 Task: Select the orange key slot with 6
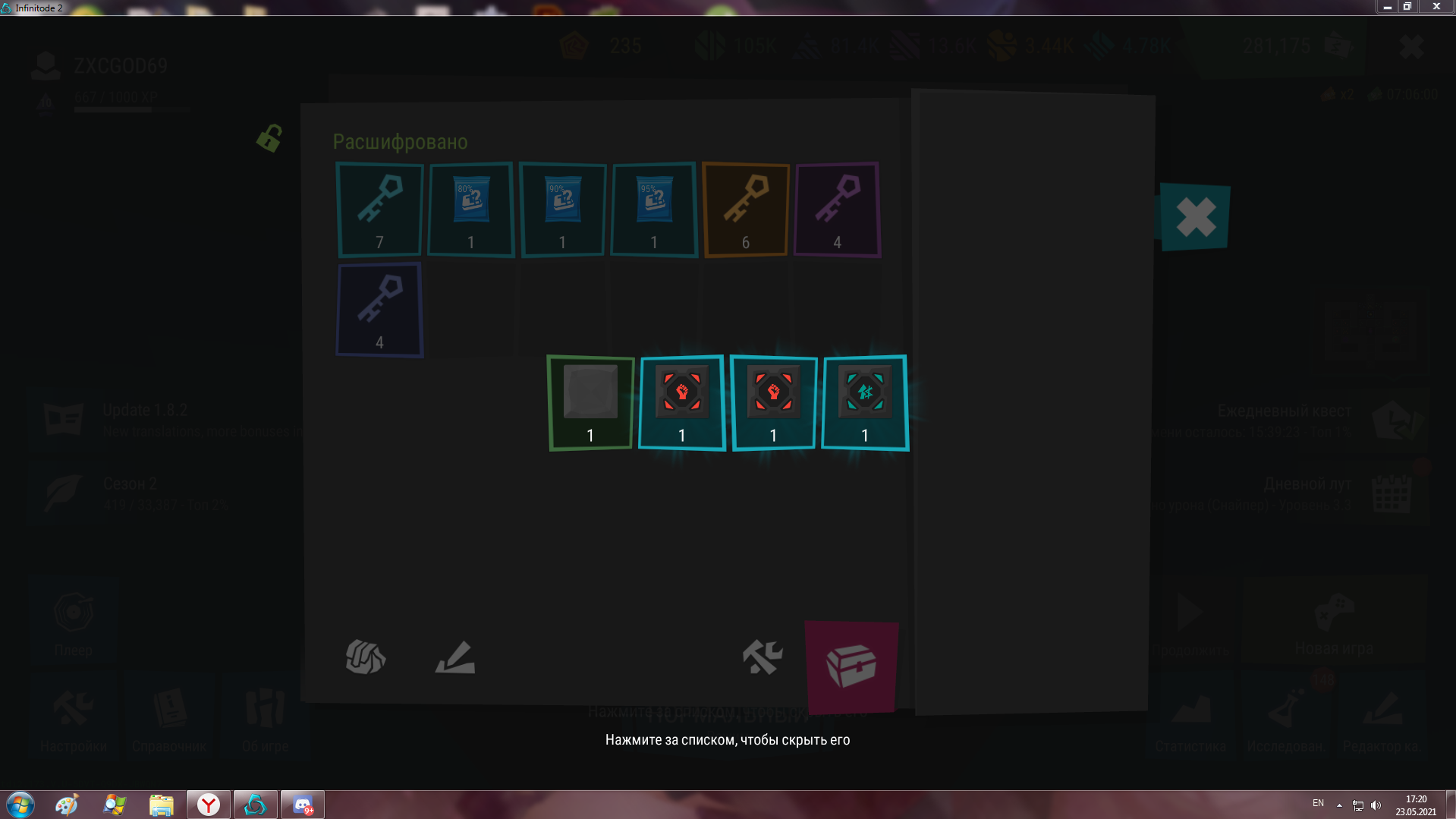[746, 209]
